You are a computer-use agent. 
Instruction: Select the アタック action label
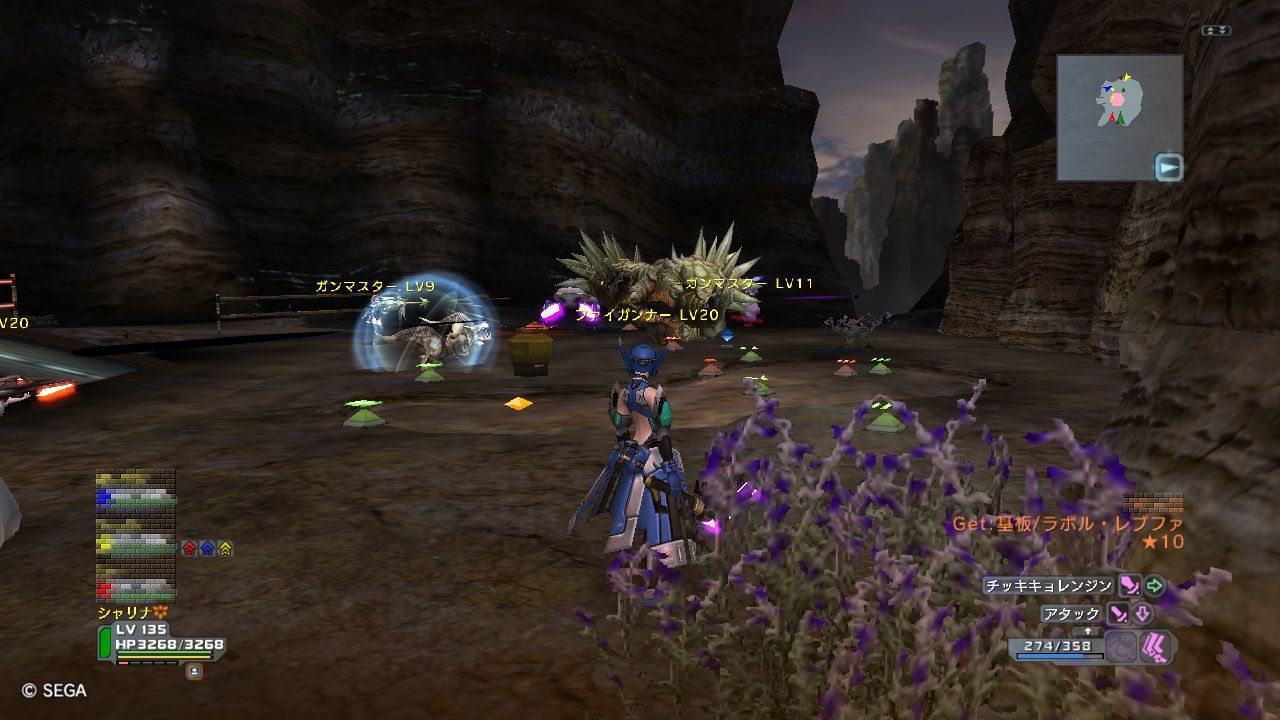click(1071, 614)
